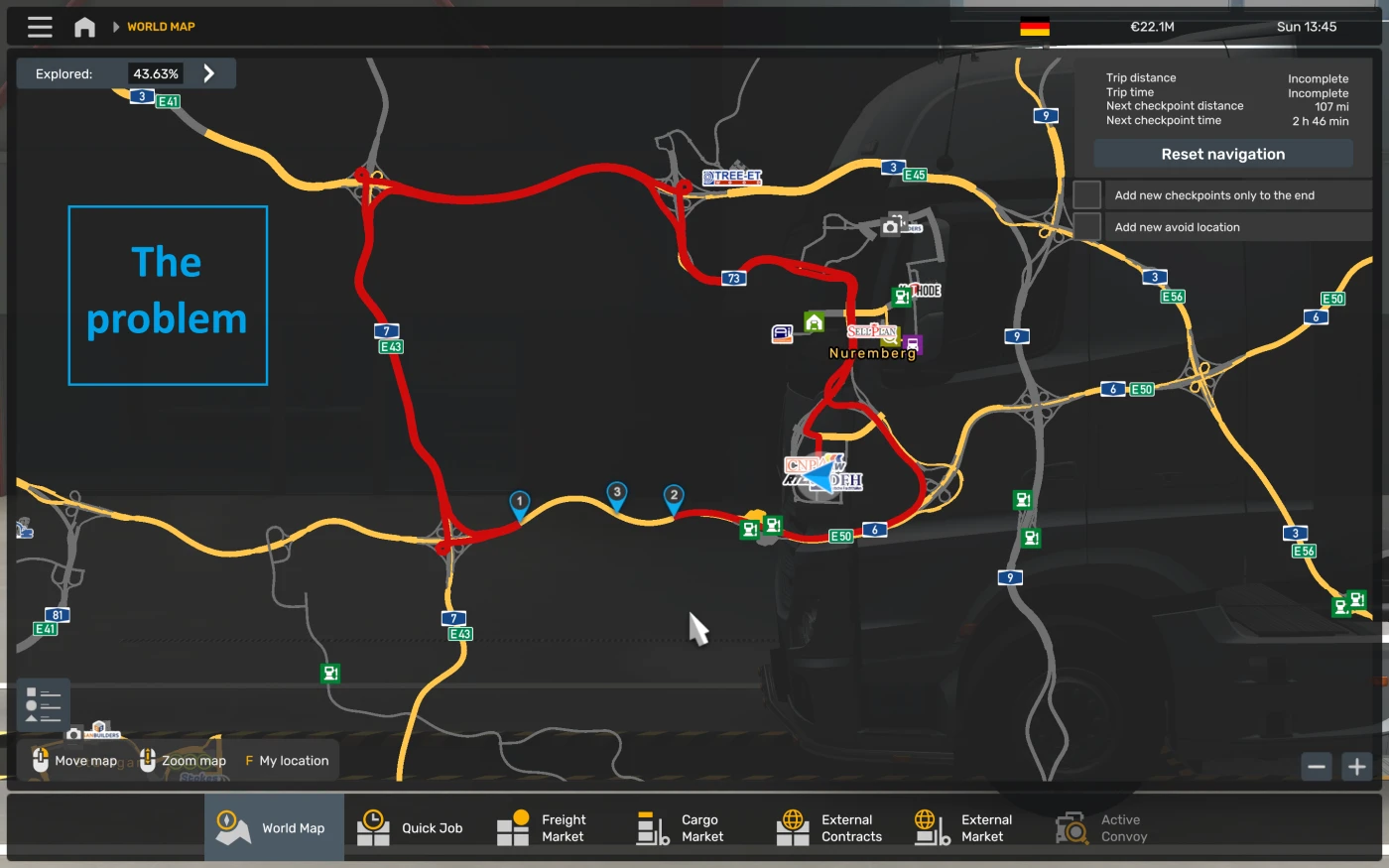Click the Cargo Market icon
1389x868 pixels.
click(x=652, y=826)
